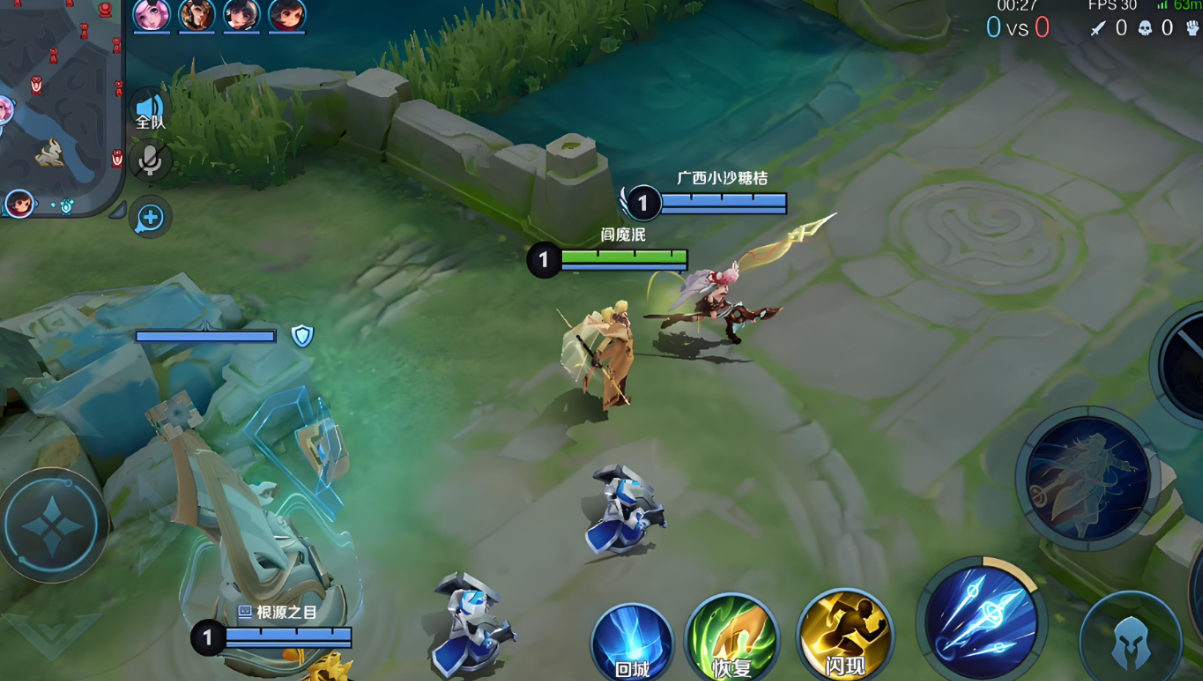Image resolution: width=1203 pixels, height=681 pixels.
Task: Tap the 回城 recall button
Action: pyautogui.click(x=631, y=642)
